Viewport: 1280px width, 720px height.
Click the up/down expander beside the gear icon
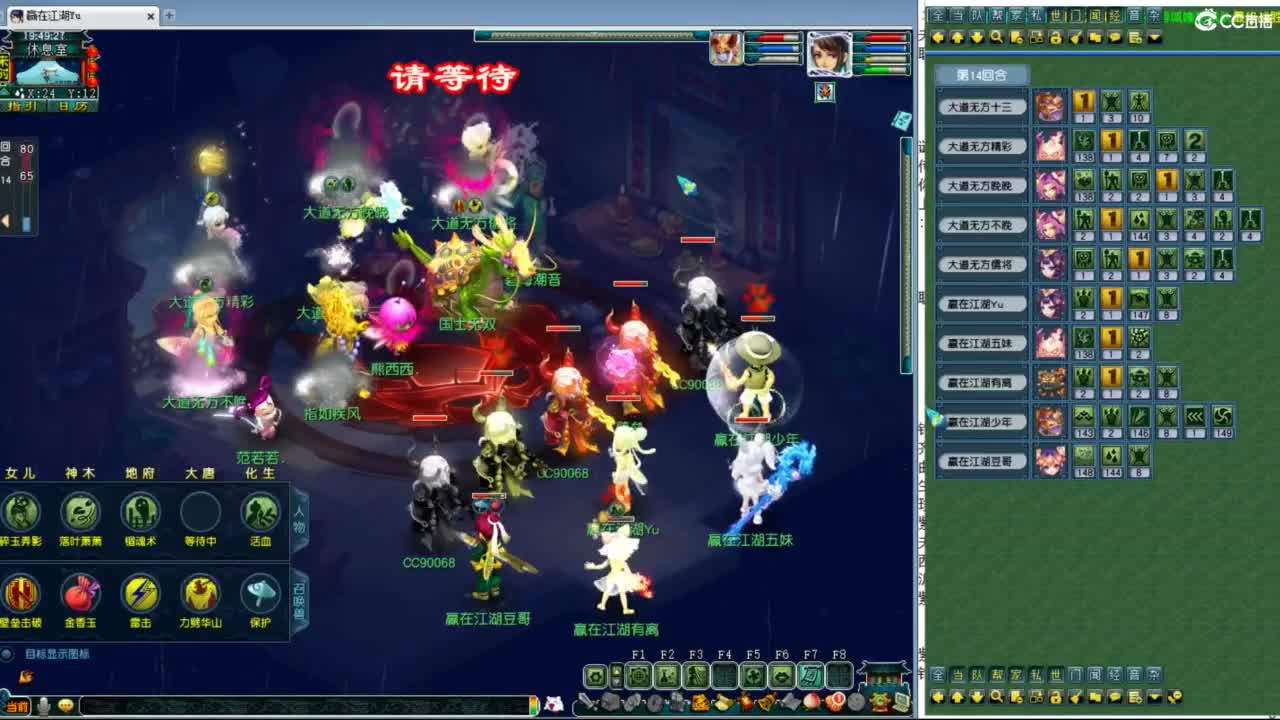(x=617, y=678)
